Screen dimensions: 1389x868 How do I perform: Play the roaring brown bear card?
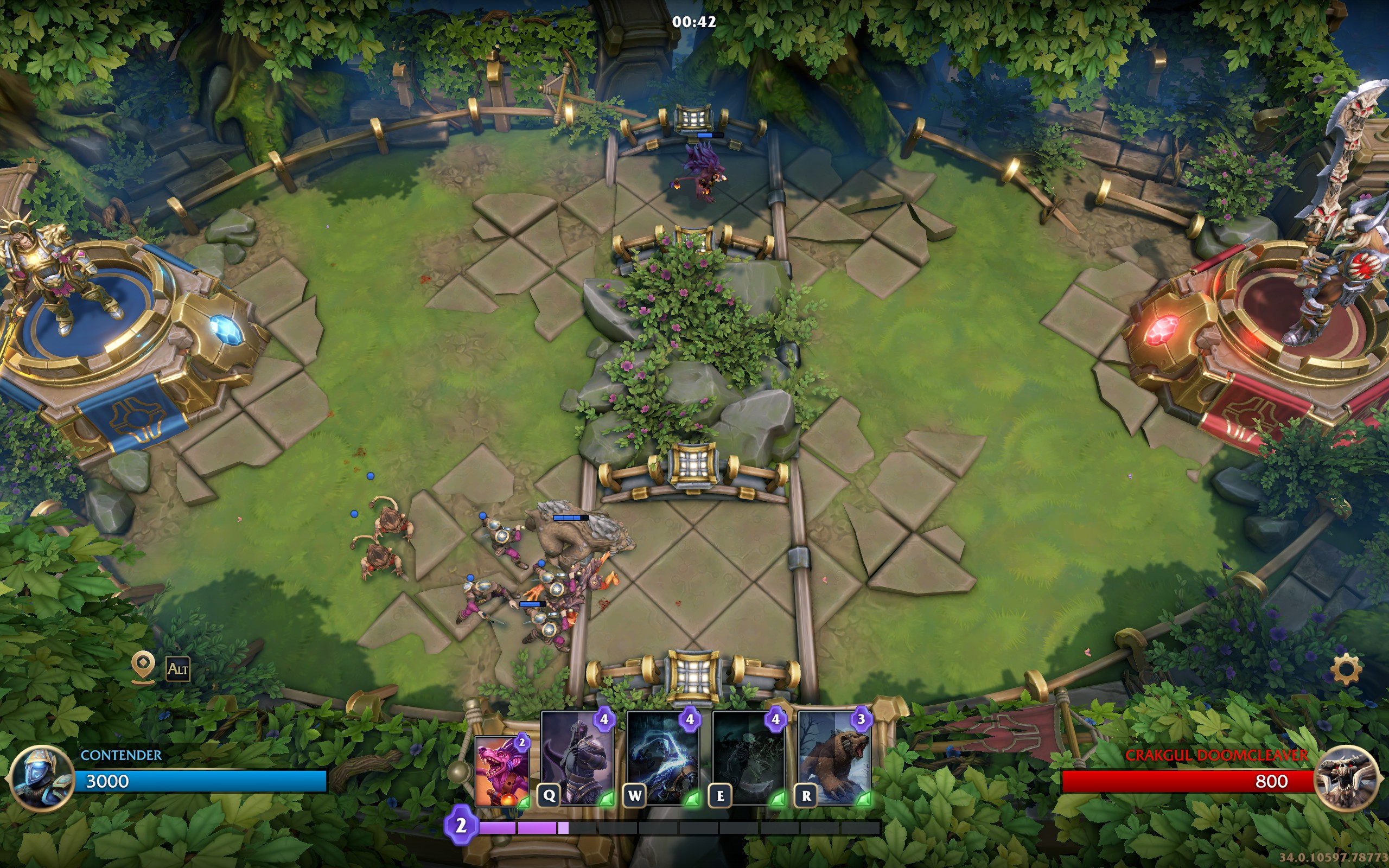pos(834,757)
